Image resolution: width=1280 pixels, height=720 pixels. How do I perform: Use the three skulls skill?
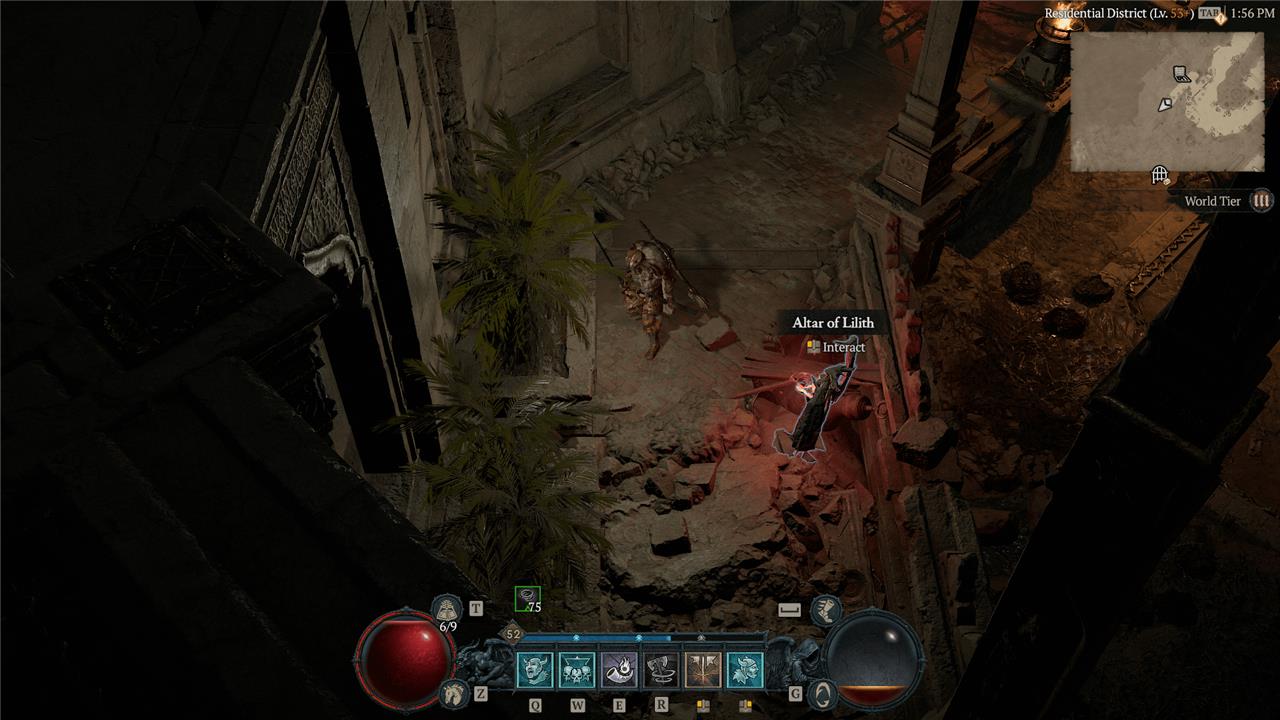pyautogui.click(x=576, y=670)
